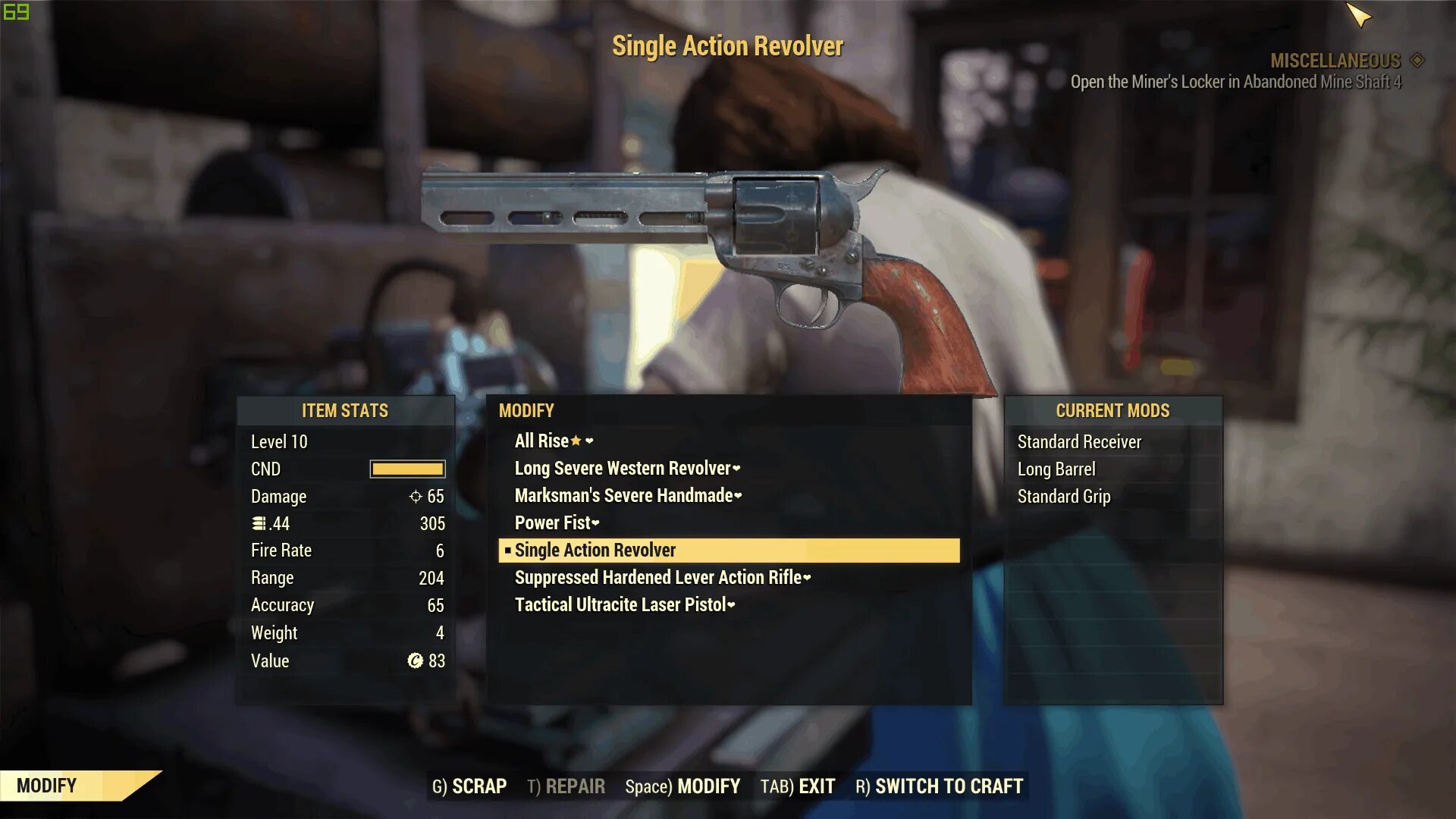Select Tactical Ultracite Laser Pistol

[x=620, y=604]
